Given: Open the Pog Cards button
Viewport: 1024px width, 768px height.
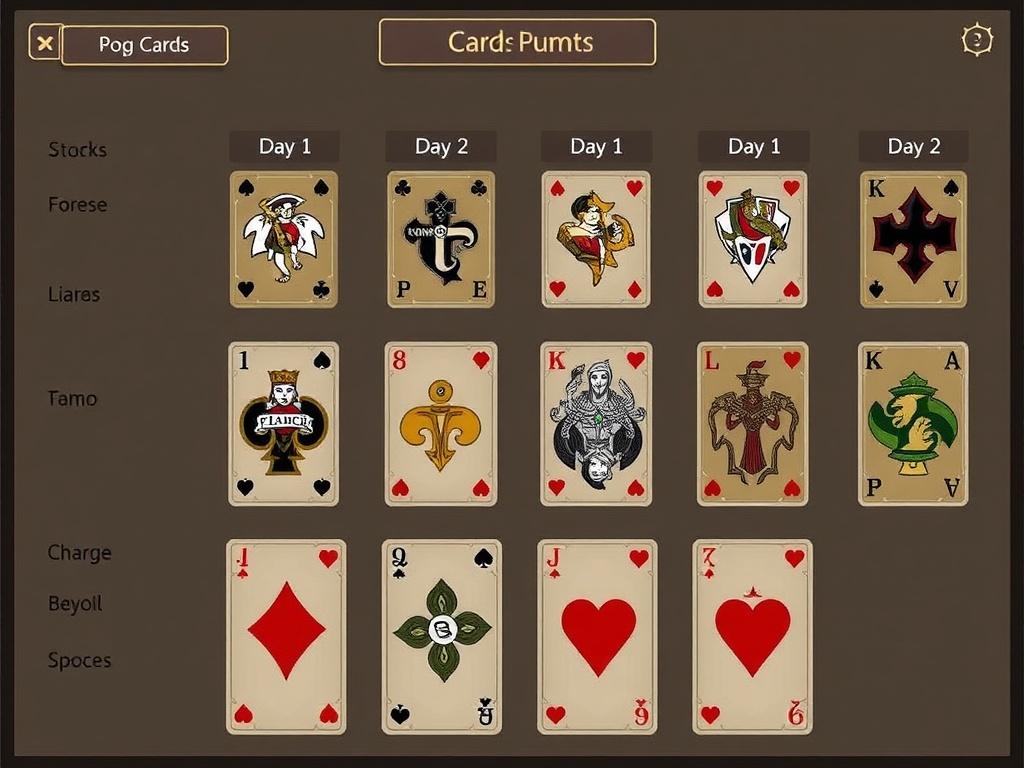Looking at the screenshot, I should pos(144,45).
